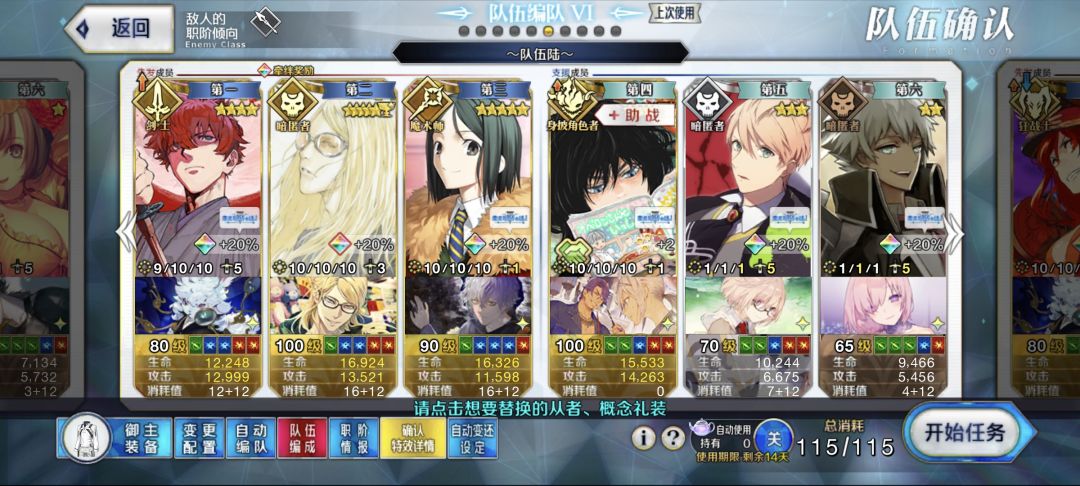Switch to next team with right arrow
1080x486 pixels.
(954, 233)
